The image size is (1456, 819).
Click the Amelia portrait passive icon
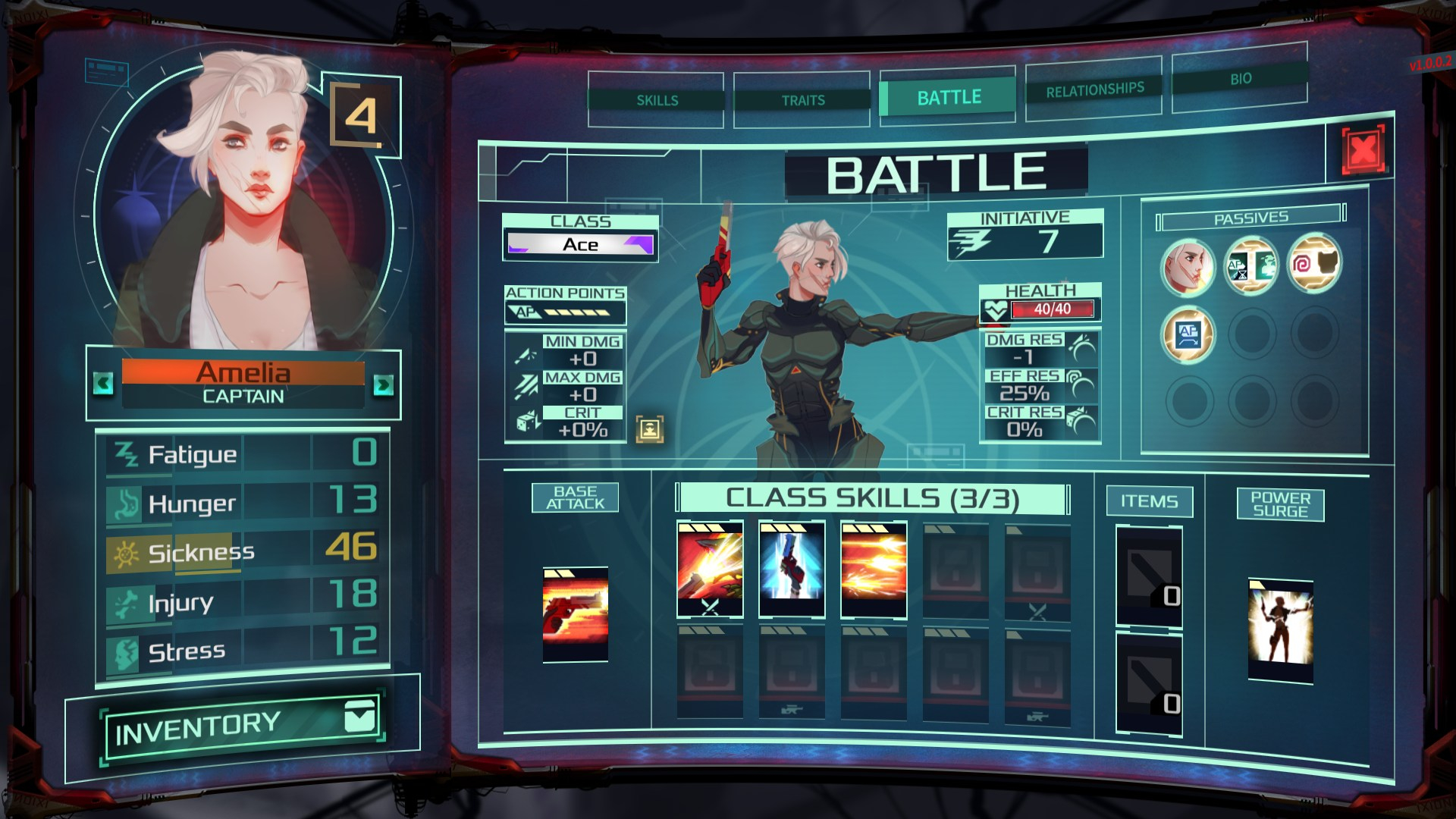click(1188, 266)
